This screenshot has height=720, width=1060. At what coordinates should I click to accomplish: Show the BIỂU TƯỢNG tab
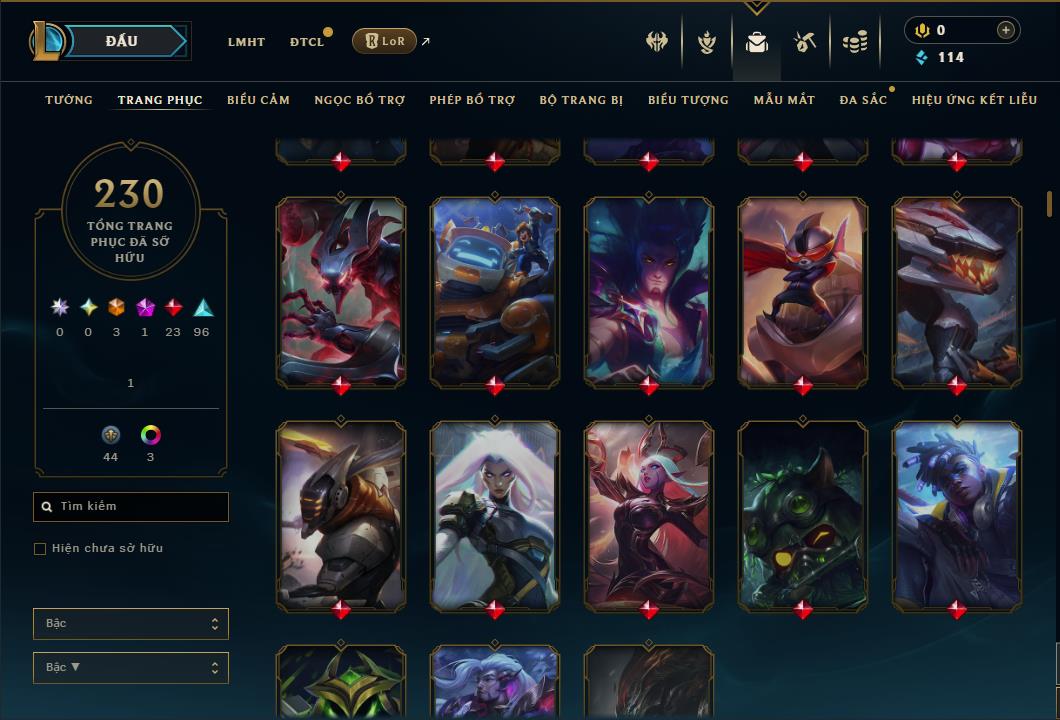click(688, 100)
